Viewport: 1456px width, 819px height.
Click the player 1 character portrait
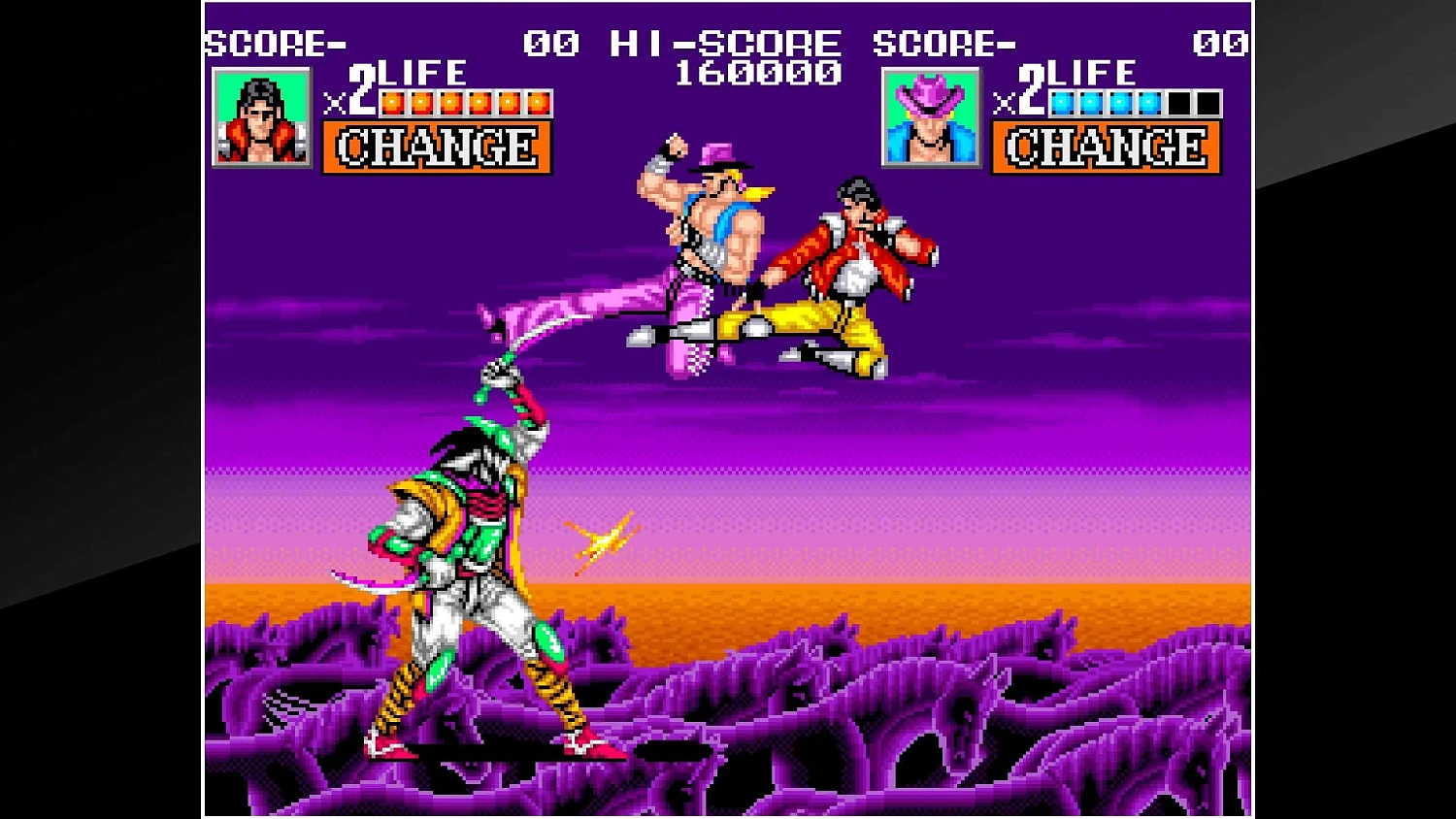[x=260, y=116]
